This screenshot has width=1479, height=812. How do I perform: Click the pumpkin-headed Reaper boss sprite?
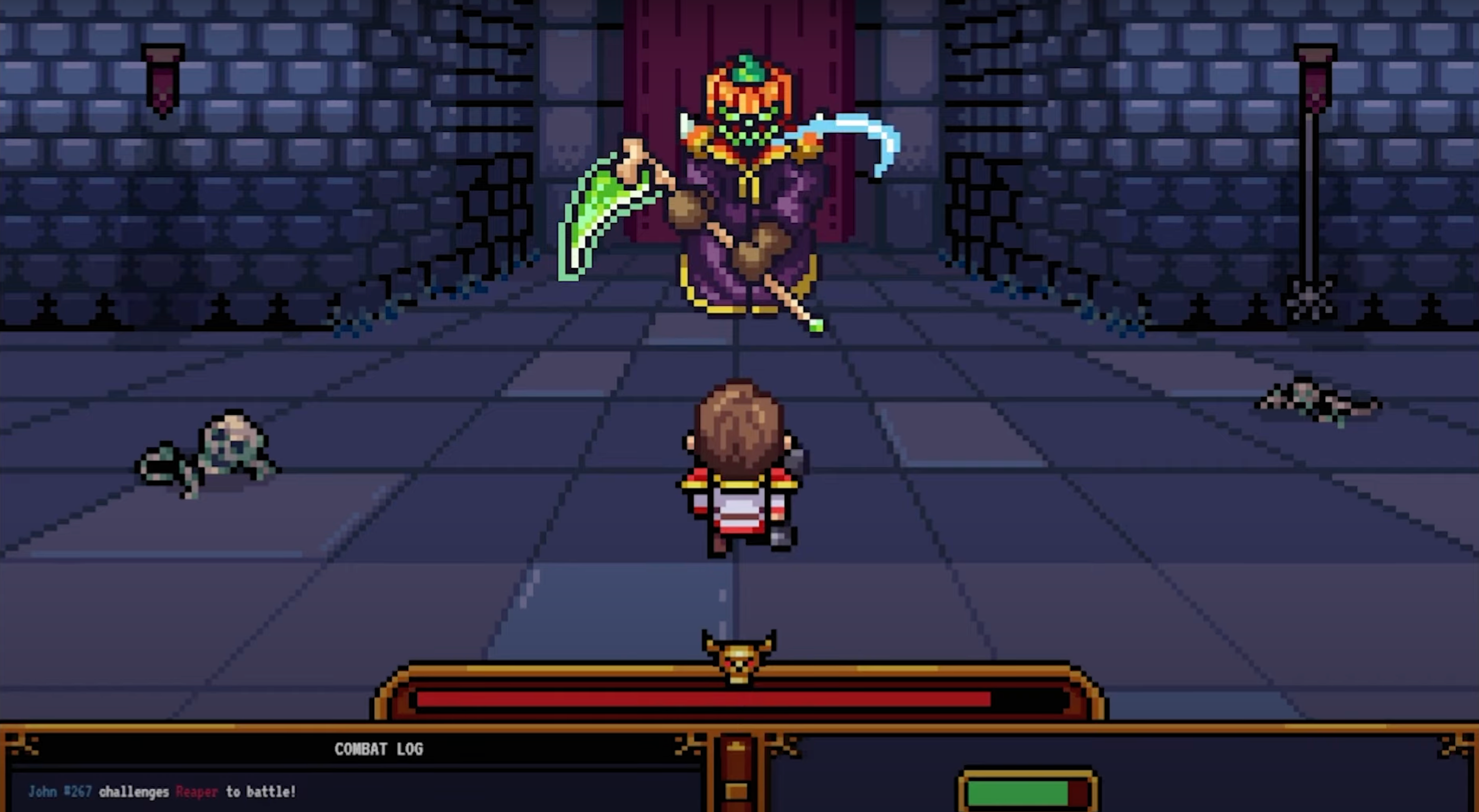[746, 189]
